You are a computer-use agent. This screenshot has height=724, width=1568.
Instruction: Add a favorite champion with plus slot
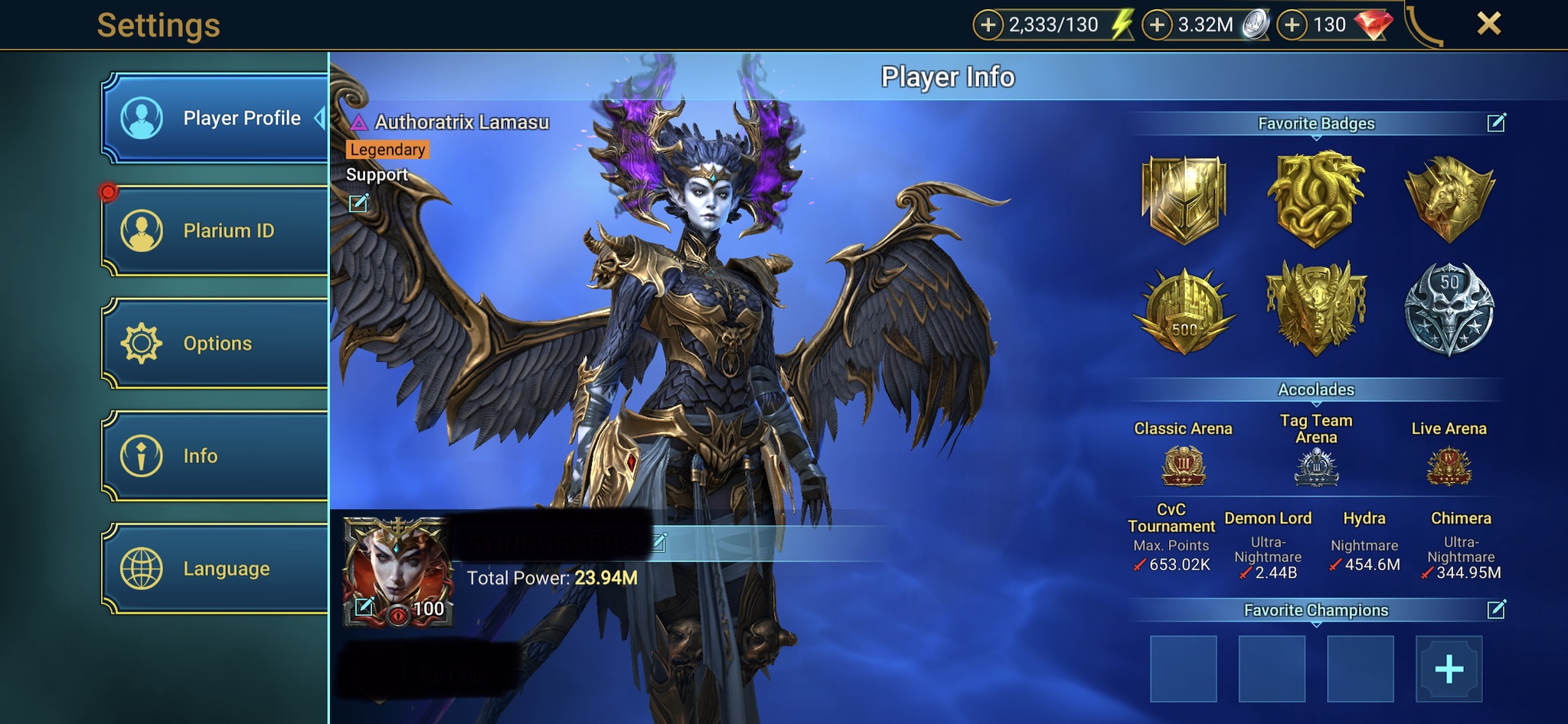click(1449, 669)
